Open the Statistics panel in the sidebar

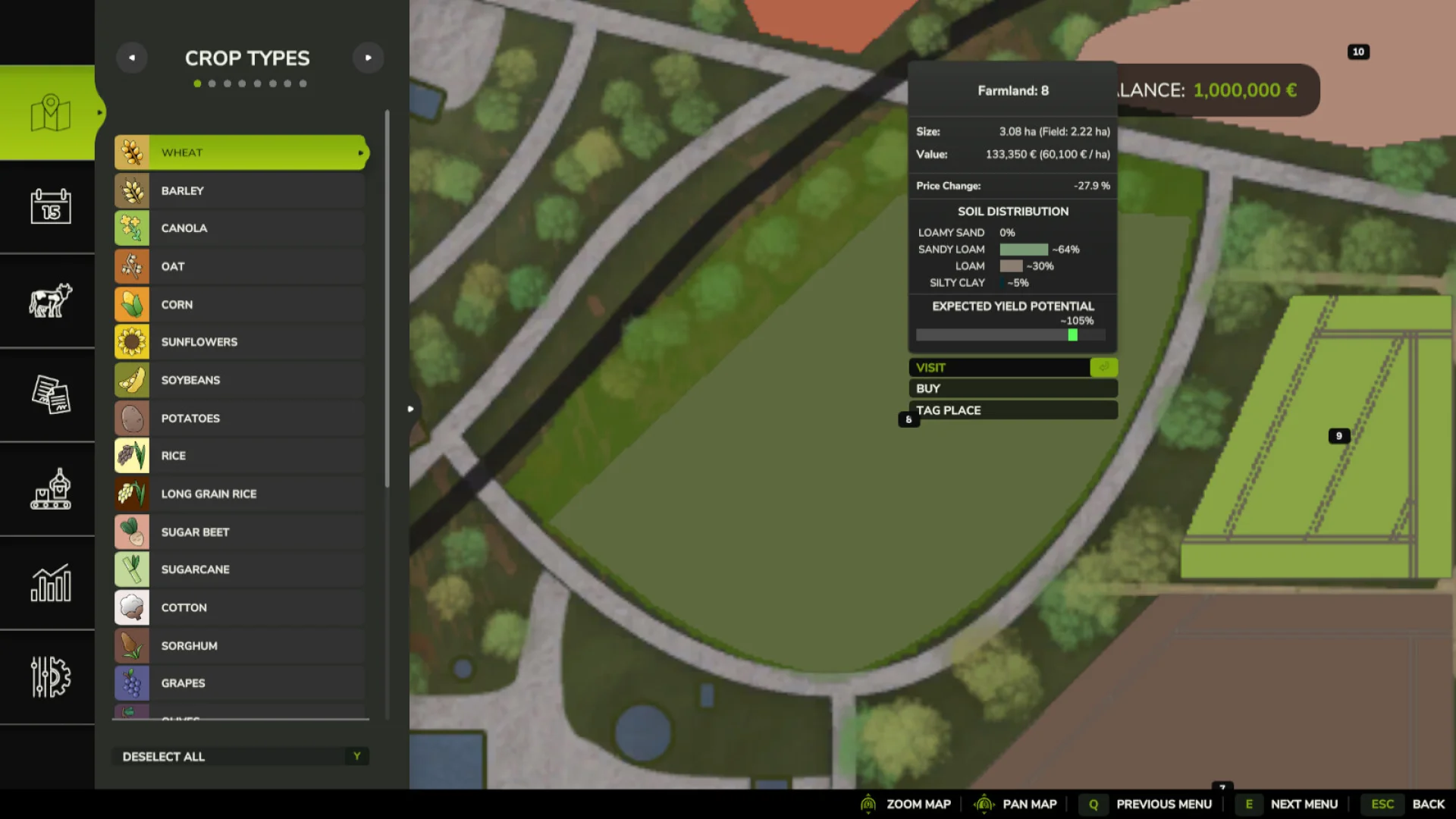[47, 584]
